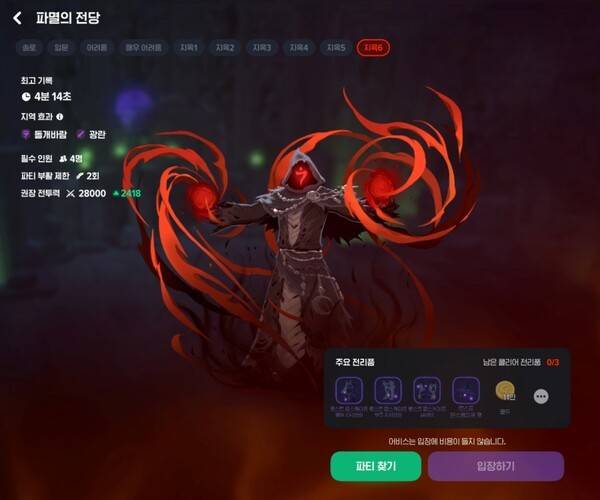Open the 매우 어려움 difficulty tab
This screenshot has width=600, height=500.
coord(144,48)
